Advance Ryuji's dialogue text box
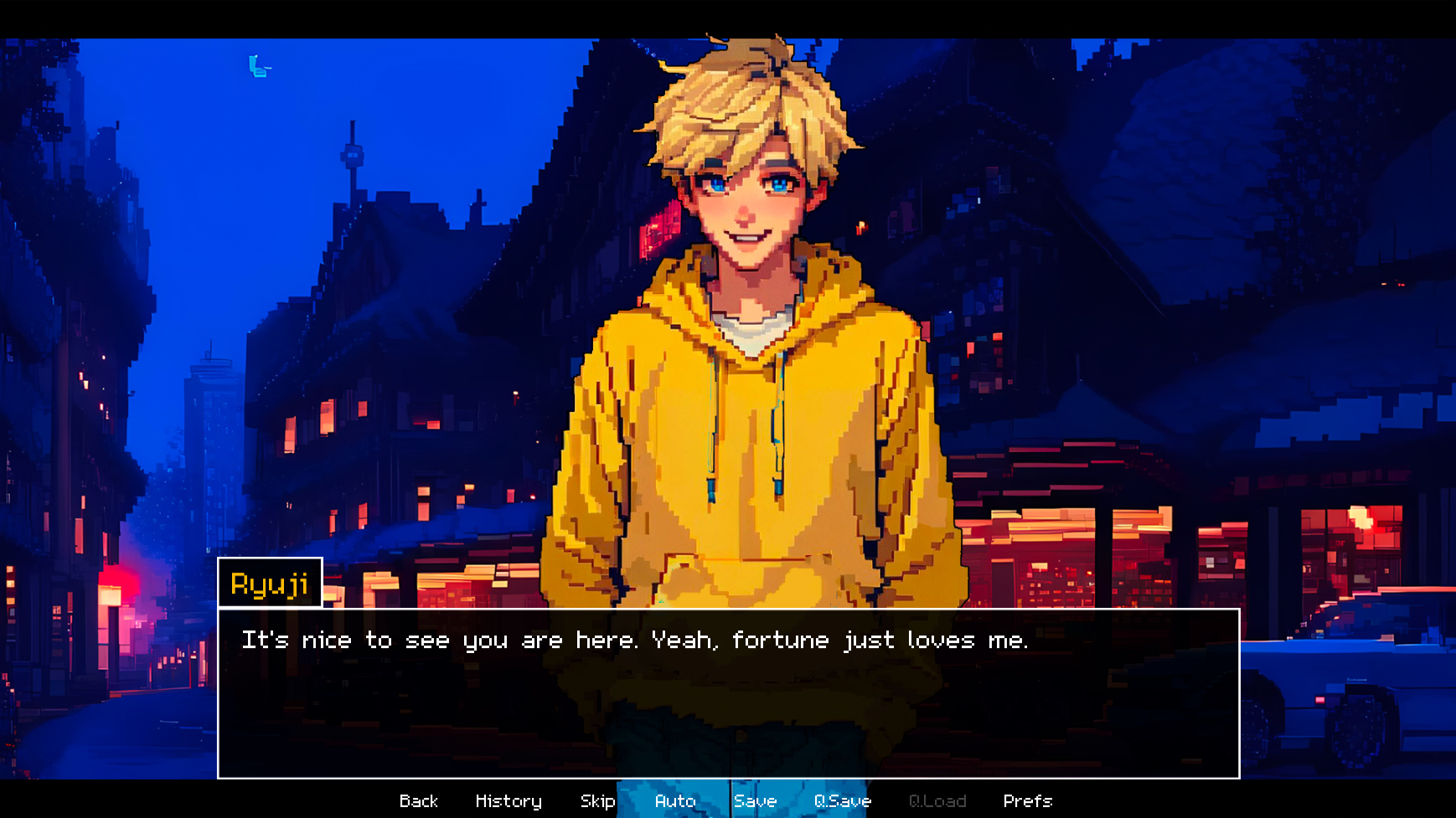This screenshot has width=1456, height=818. click(727, 693)
